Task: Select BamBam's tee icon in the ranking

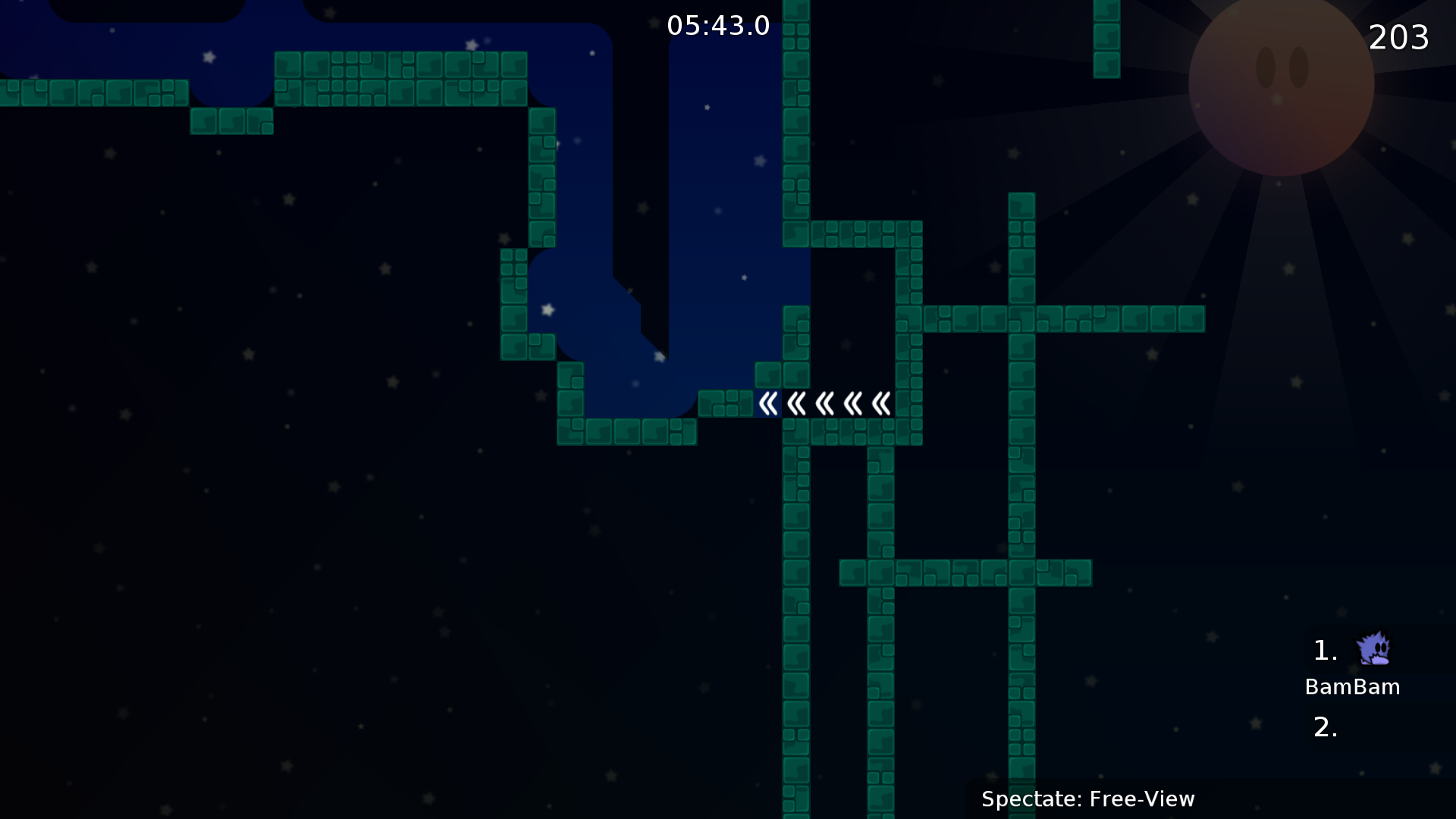Action: pos(1373,649)
